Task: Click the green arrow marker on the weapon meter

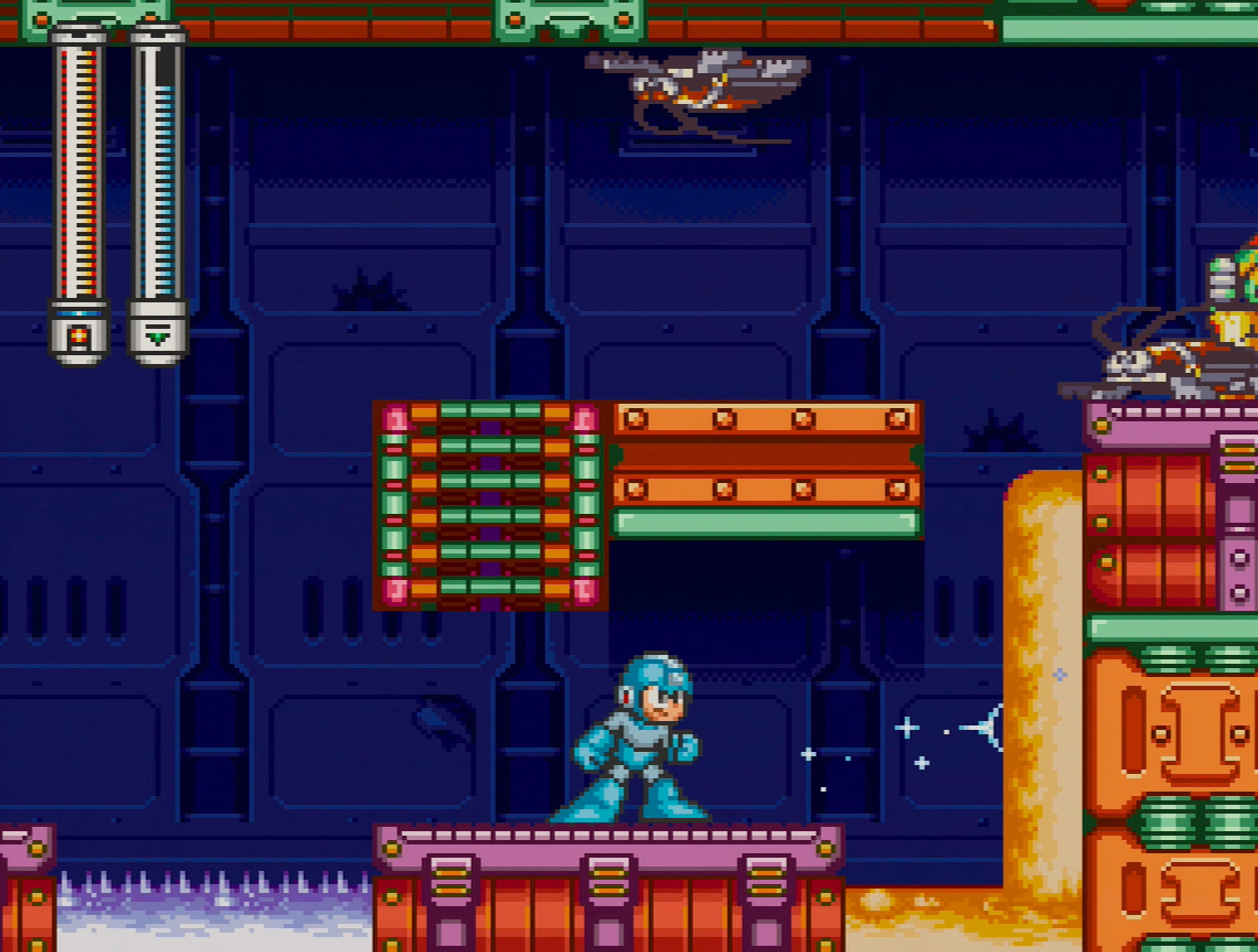Action: (x=157, y=338)
